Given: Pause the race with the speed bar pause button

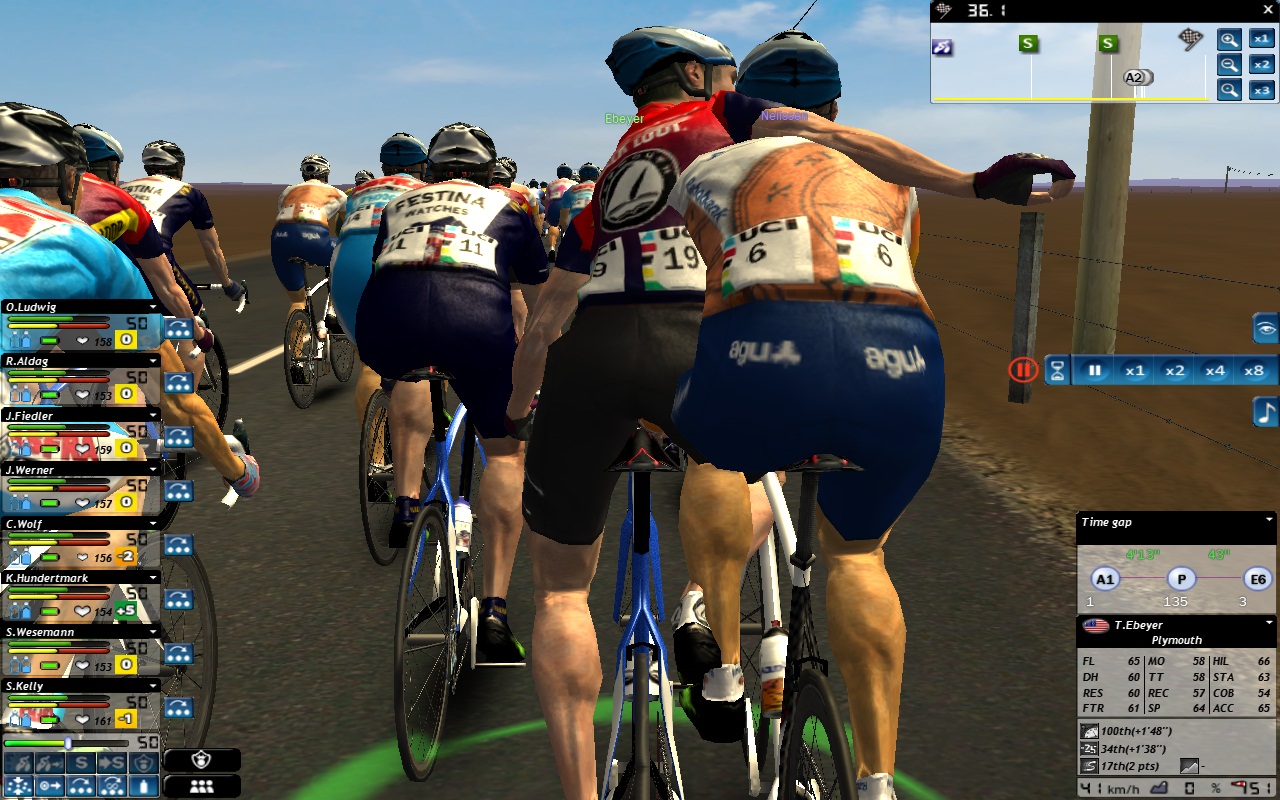Looking at the screenshot, I should pyautogui.click(x=1095, y=370).
